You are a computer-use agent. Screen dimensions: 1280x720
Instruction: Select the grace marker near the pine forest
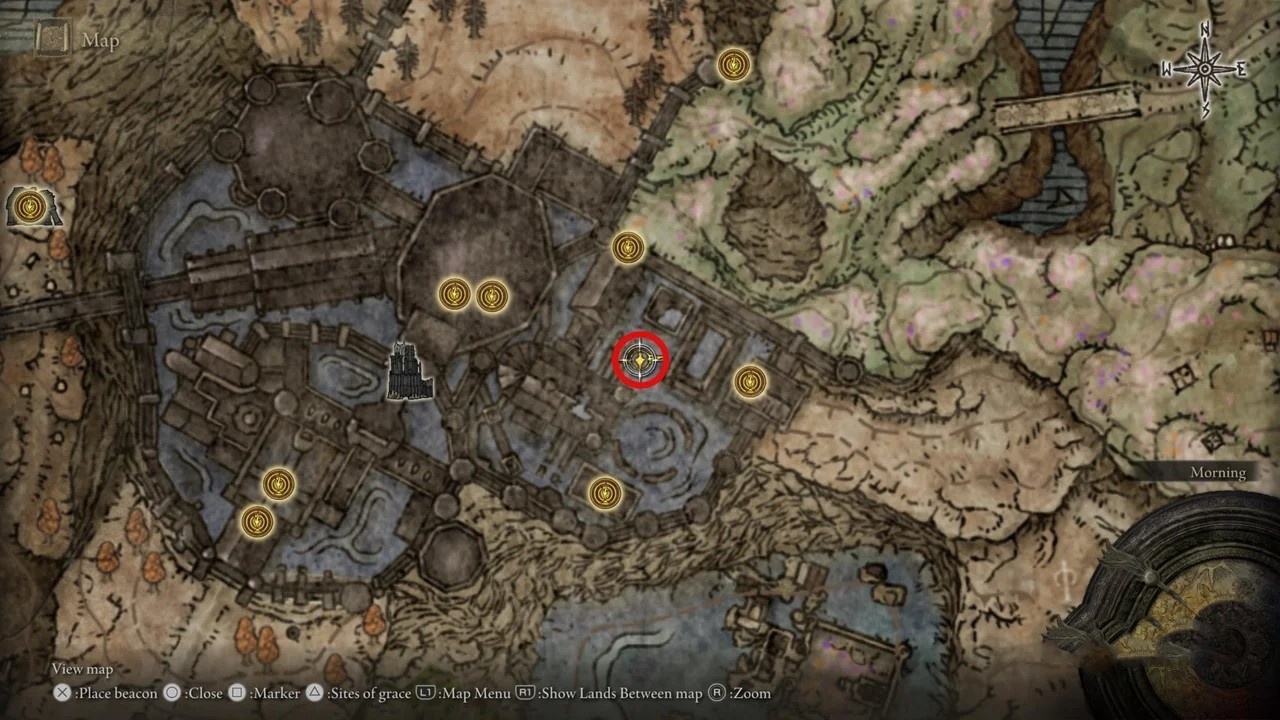[734, 66]
